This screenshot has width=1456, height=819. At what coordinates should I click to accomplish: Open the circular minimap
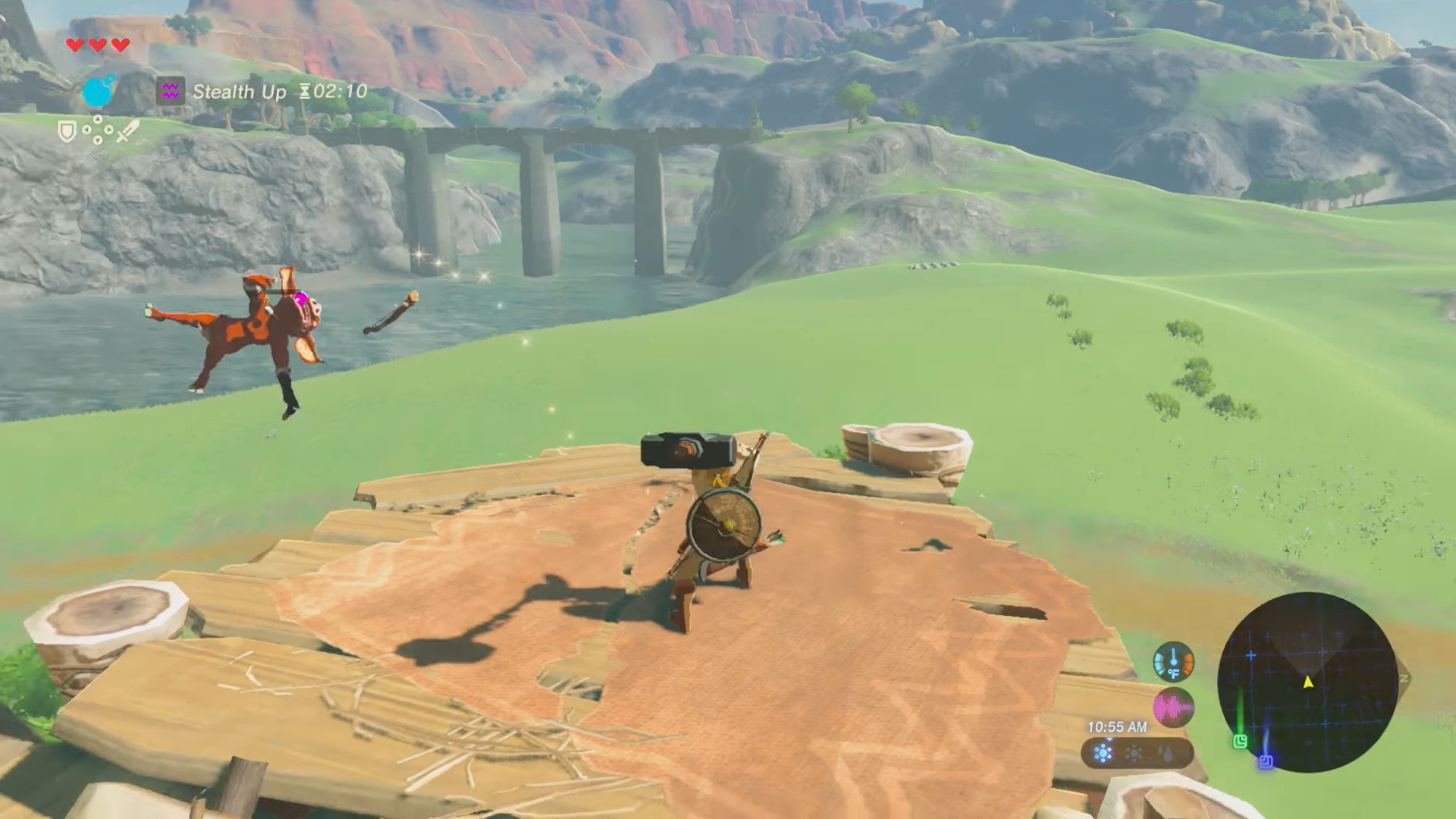[1307, 682]
